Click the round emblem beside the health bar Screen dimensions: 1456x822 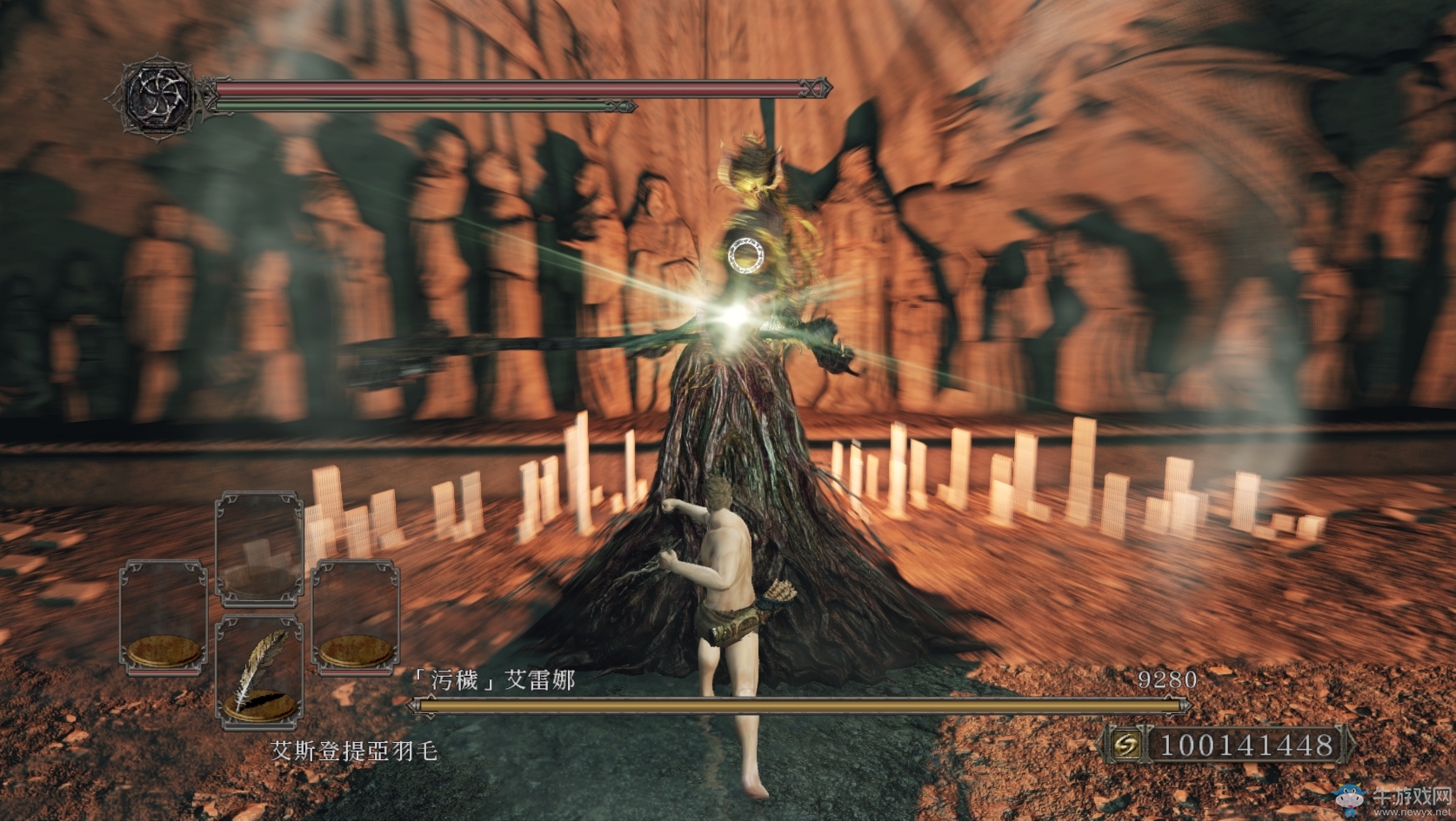(155, 96)
